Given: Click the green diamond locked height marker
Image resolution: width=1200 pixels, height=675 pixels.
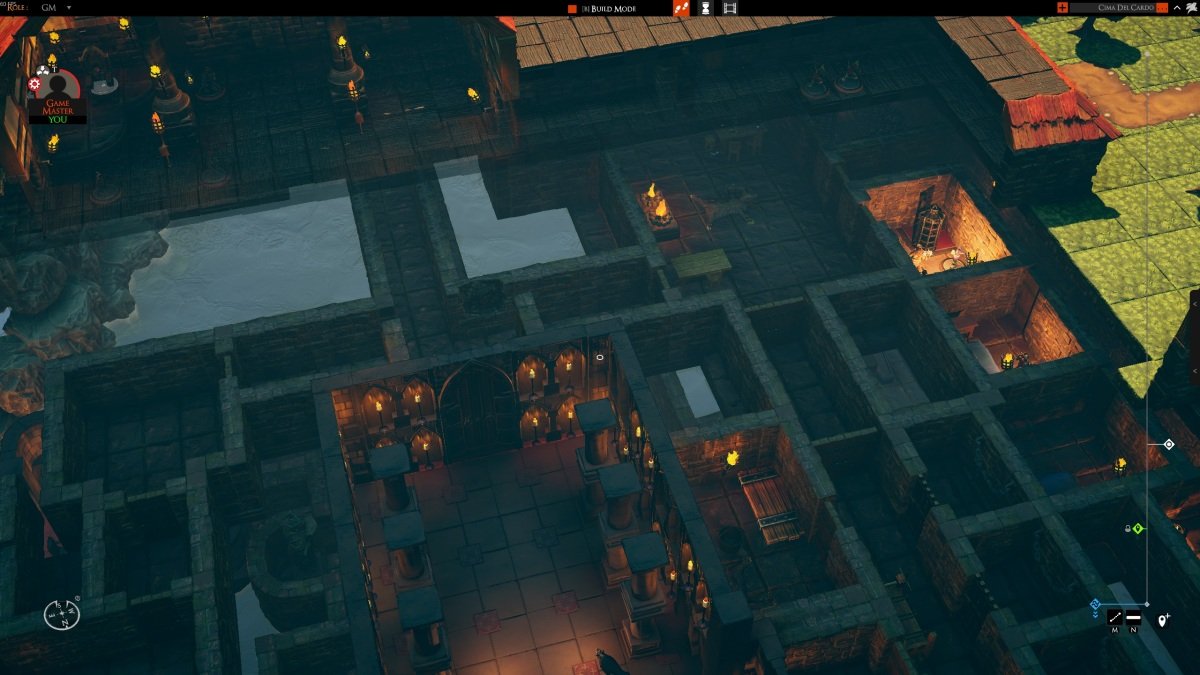Looking at the screenshot, I should (1138, 528).
